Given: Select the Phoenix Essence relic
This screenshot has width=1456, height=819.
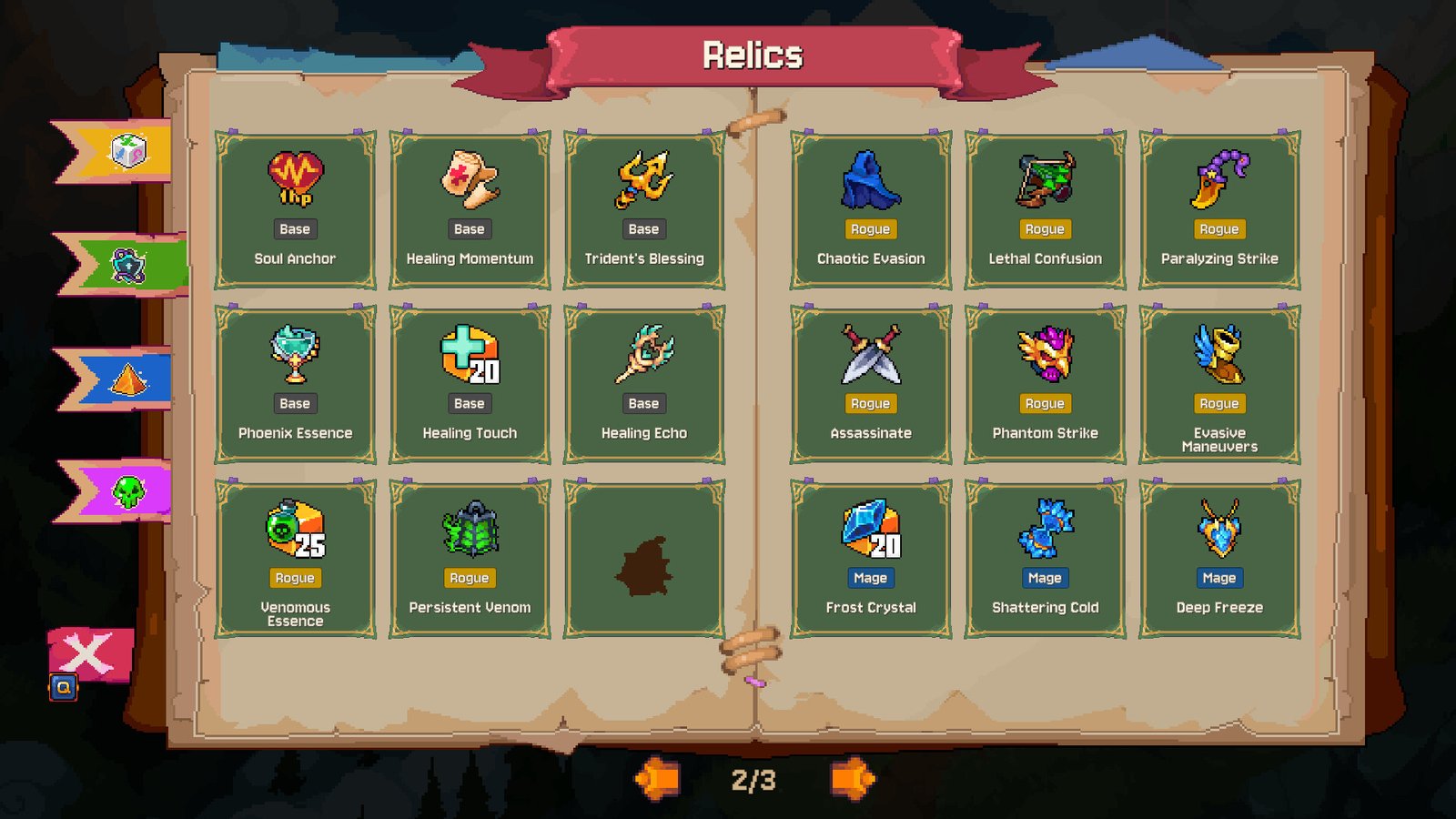Looking at the screenshot, I should tap(295, 385).
